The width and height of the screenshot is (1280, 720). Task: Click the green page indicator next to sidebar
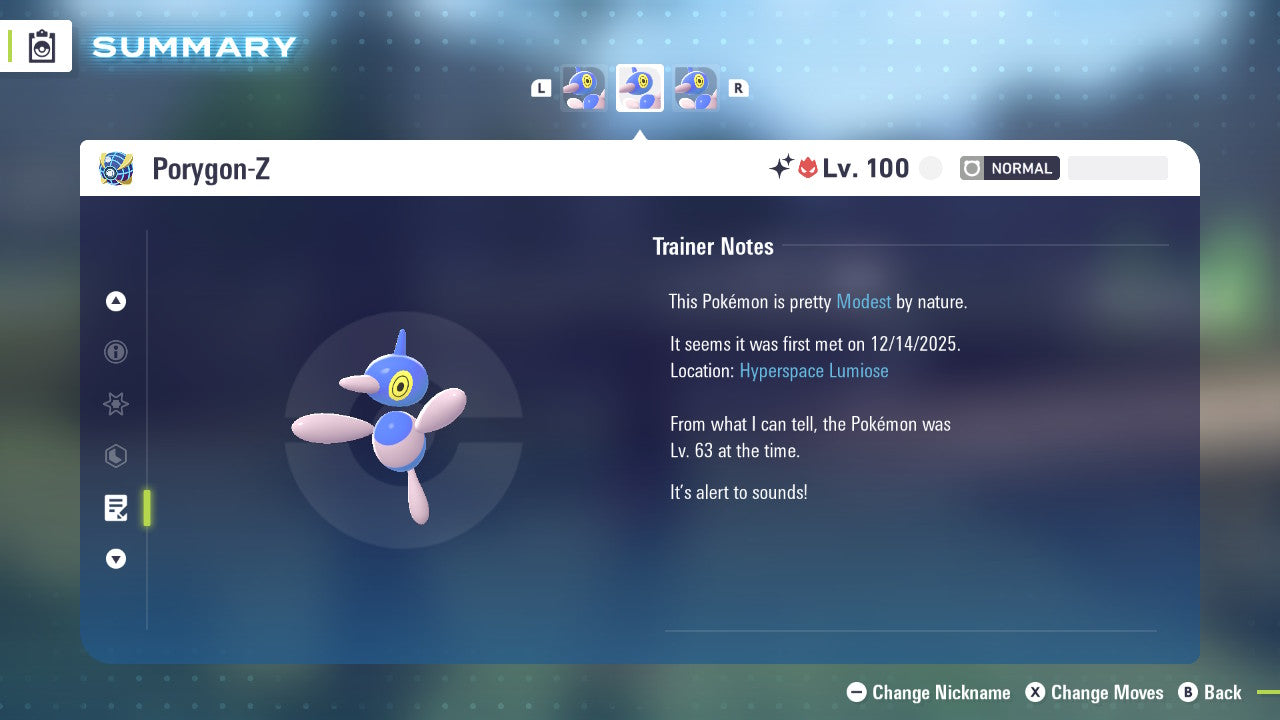click(x=147, y=508)
